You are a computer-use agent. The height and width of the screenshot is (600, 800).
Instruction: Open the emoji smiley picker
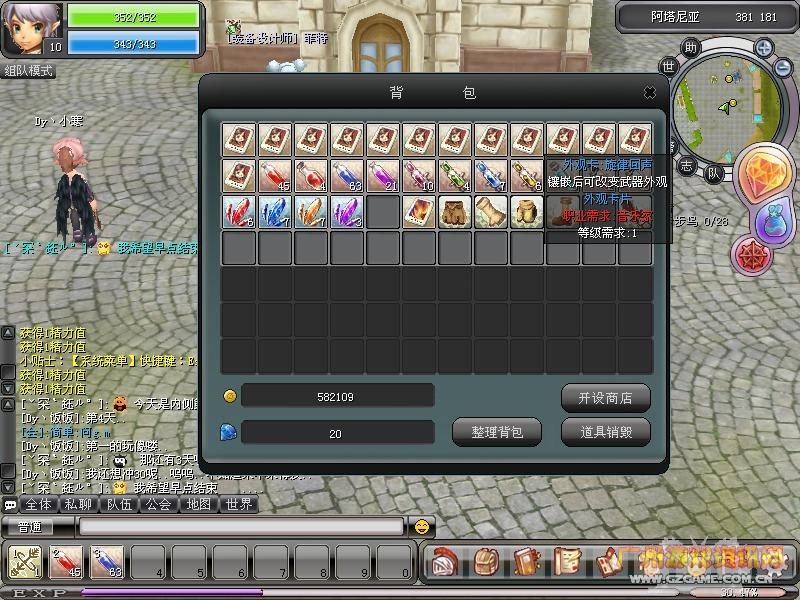pyautogui.click(x=423, y=526)
